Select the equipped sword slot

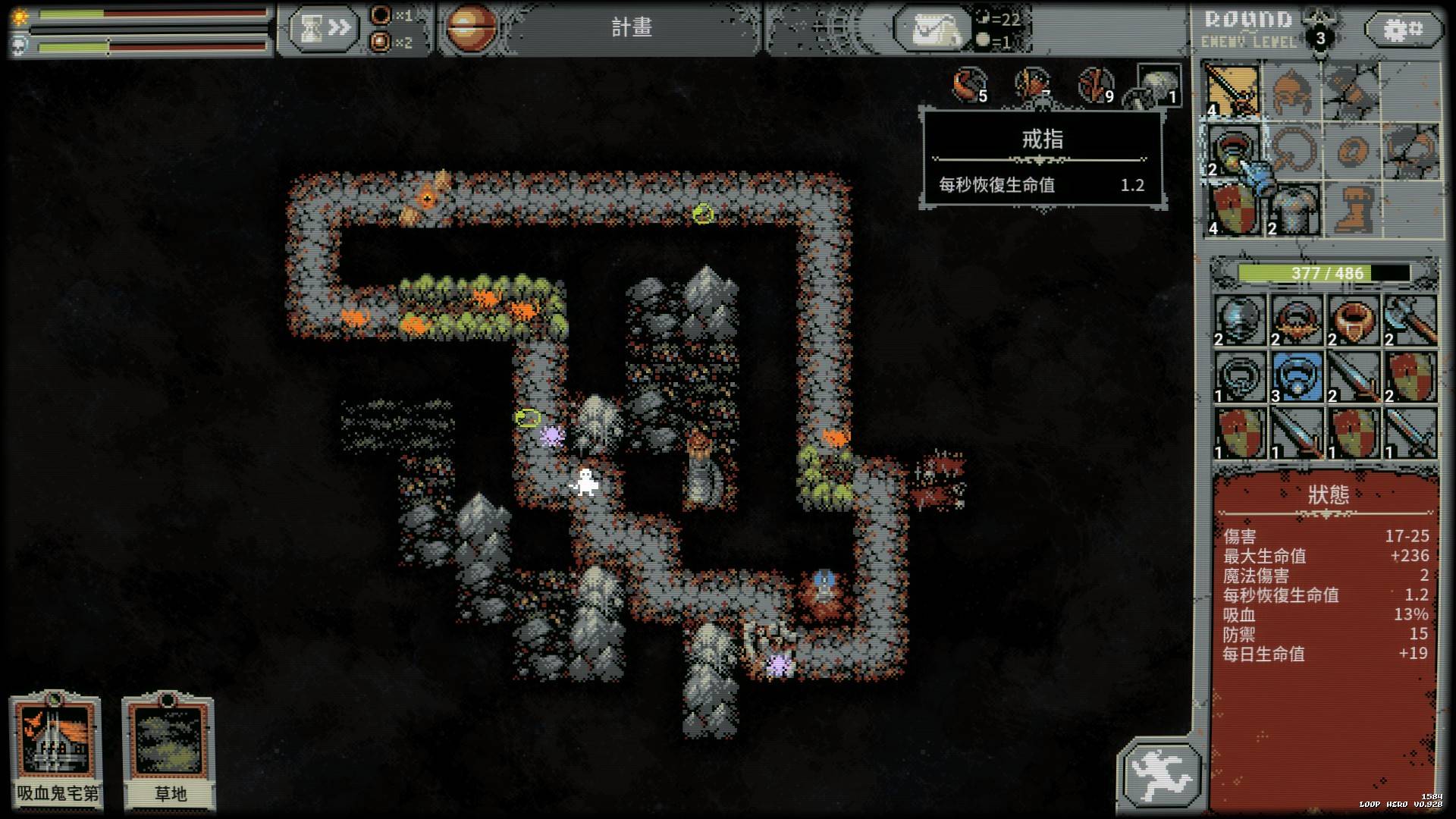(1232, 91)
